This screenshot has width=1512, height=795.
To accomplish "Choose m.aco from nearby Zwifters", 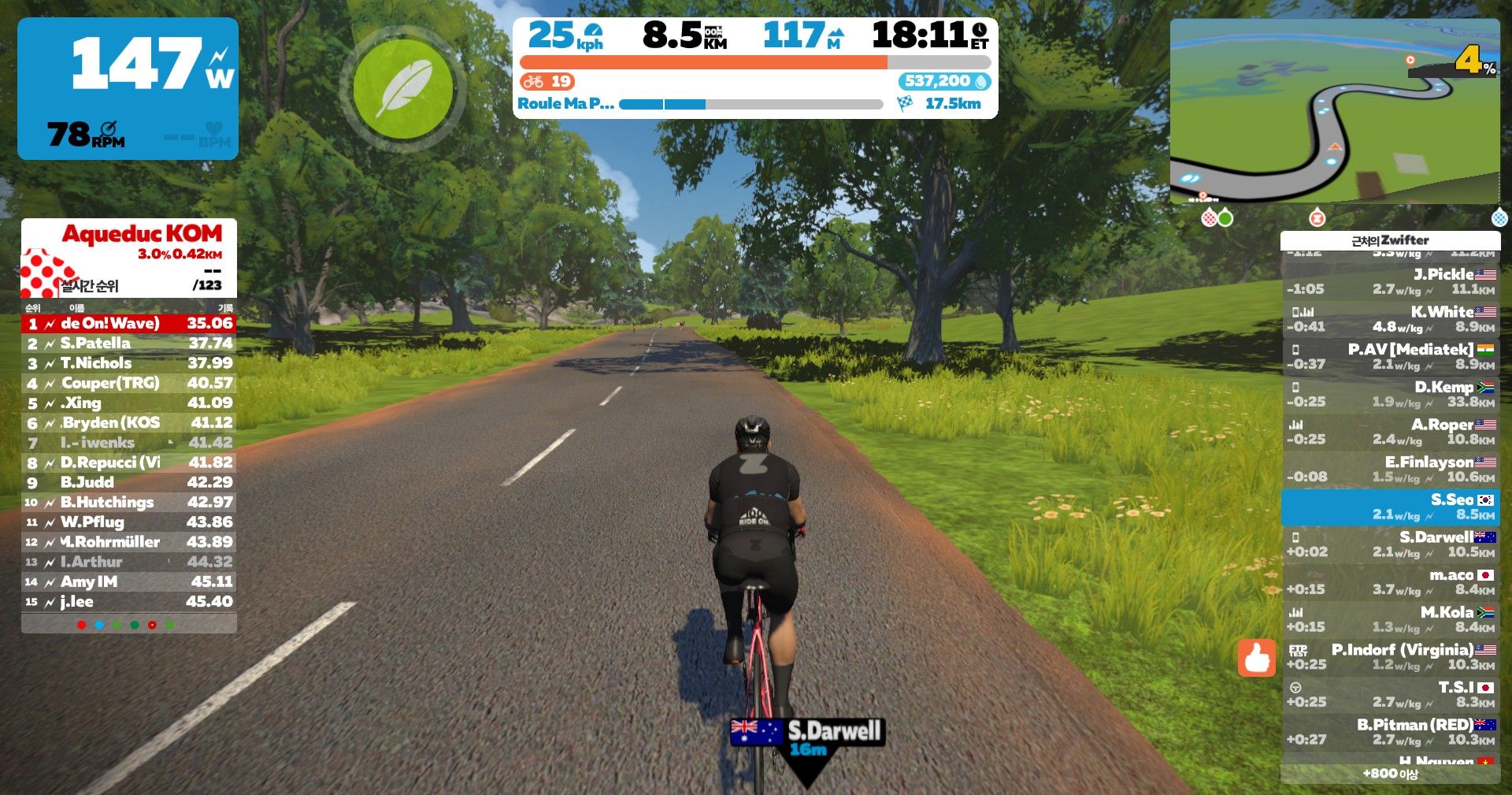I will coord(1391,581).
